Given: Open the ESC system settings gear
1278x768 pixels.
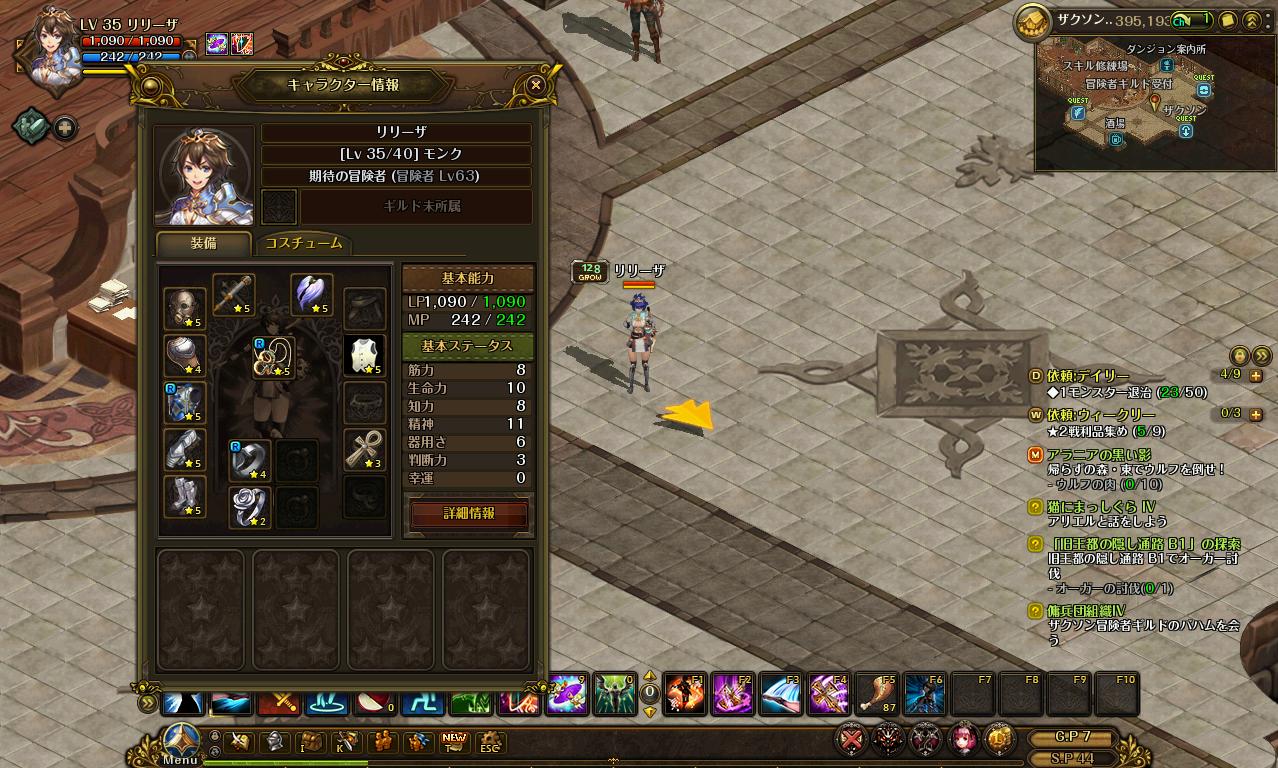Looking at the screenshot, I should (x=489, y=742).
